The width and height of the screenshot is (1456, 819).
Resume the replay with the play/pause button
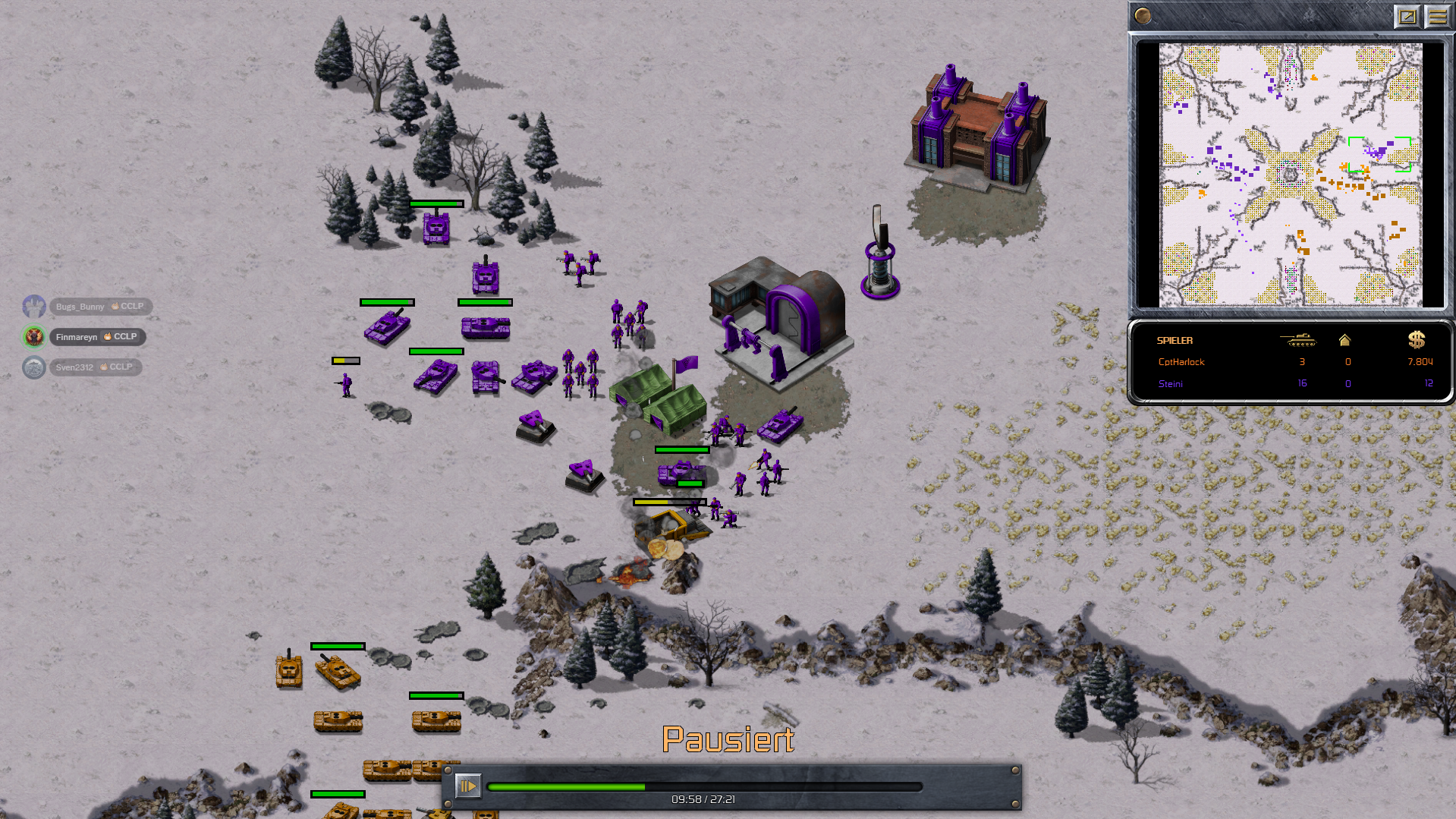click(x=467, y=786)
